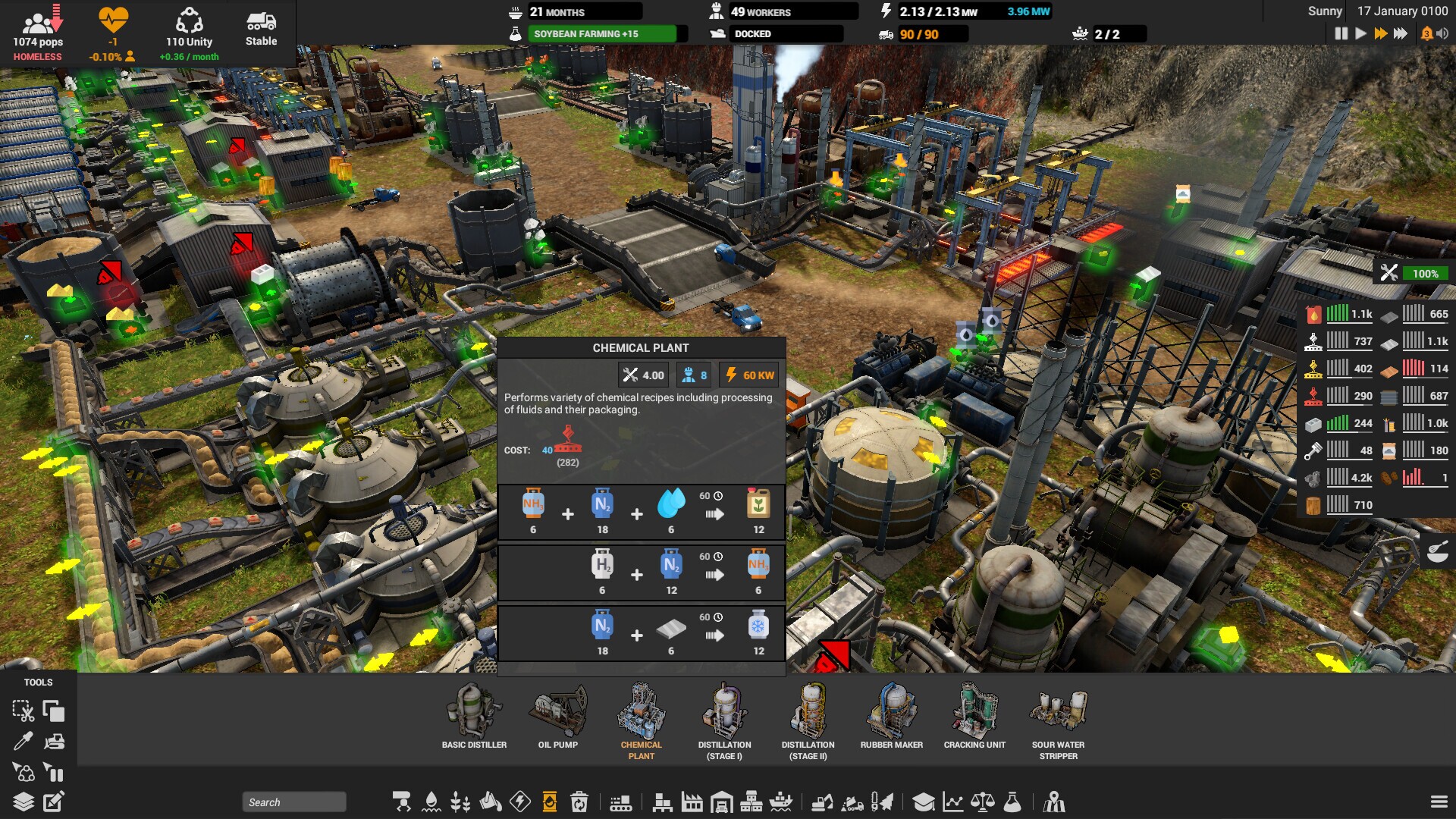
Task: Open the Sour Water Stripper entry
Action: [1057, 717]
